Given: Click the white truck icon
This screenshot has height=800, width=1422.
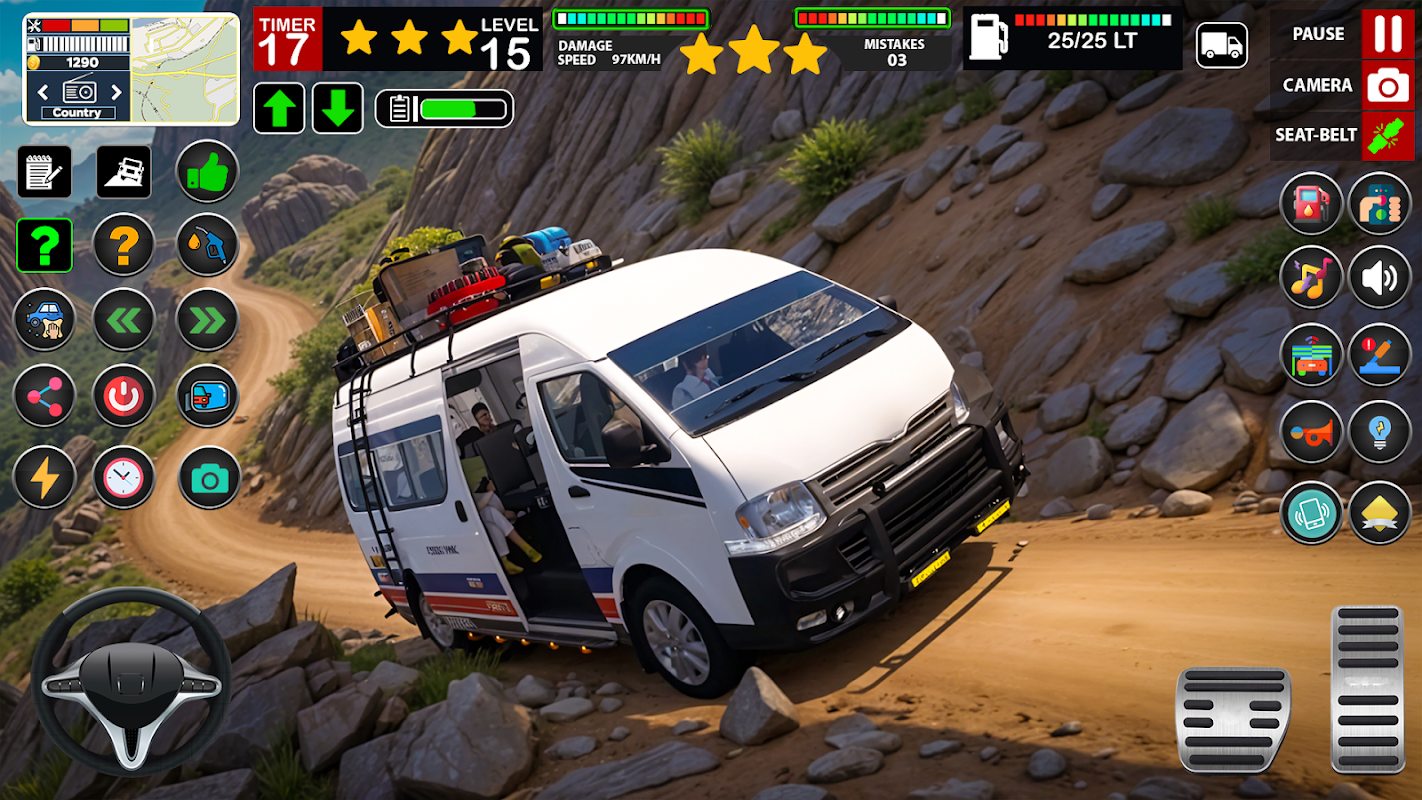Looking at the screenshot, I should pos(1221,45).
